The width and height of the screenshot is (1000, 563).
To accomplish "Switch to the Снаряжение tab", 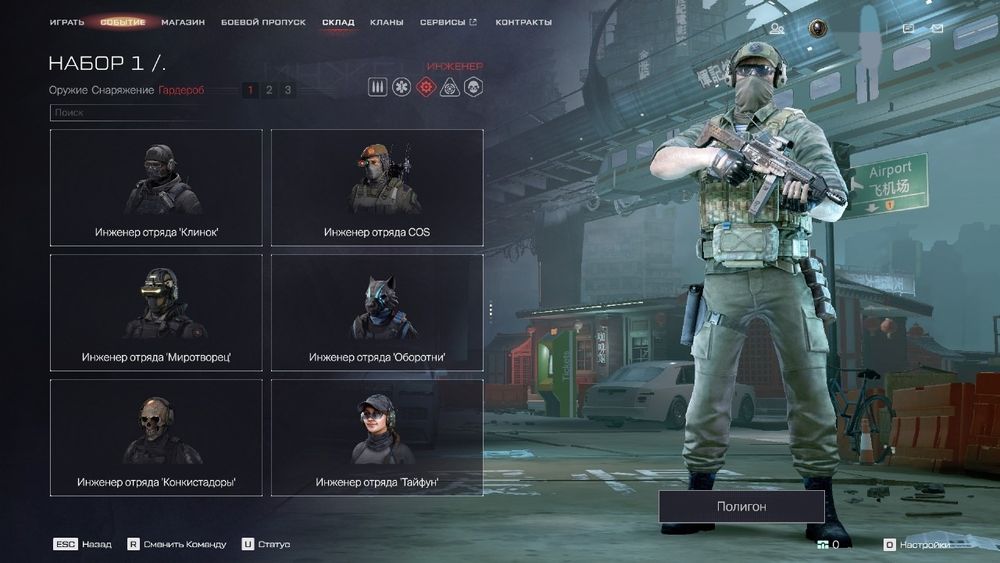I will coord(123,90).
